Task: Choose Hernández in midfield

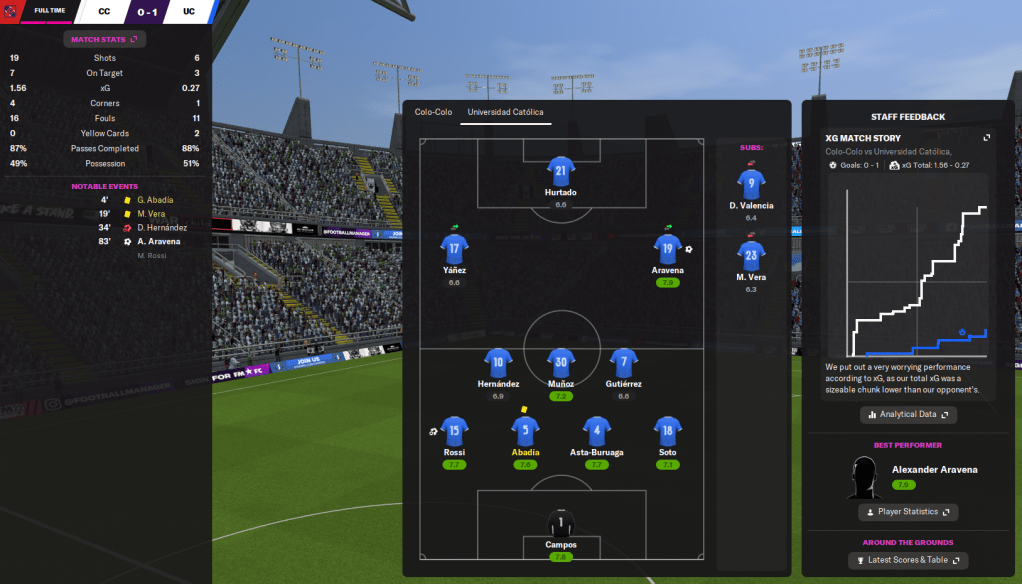Action: [498, 363]
